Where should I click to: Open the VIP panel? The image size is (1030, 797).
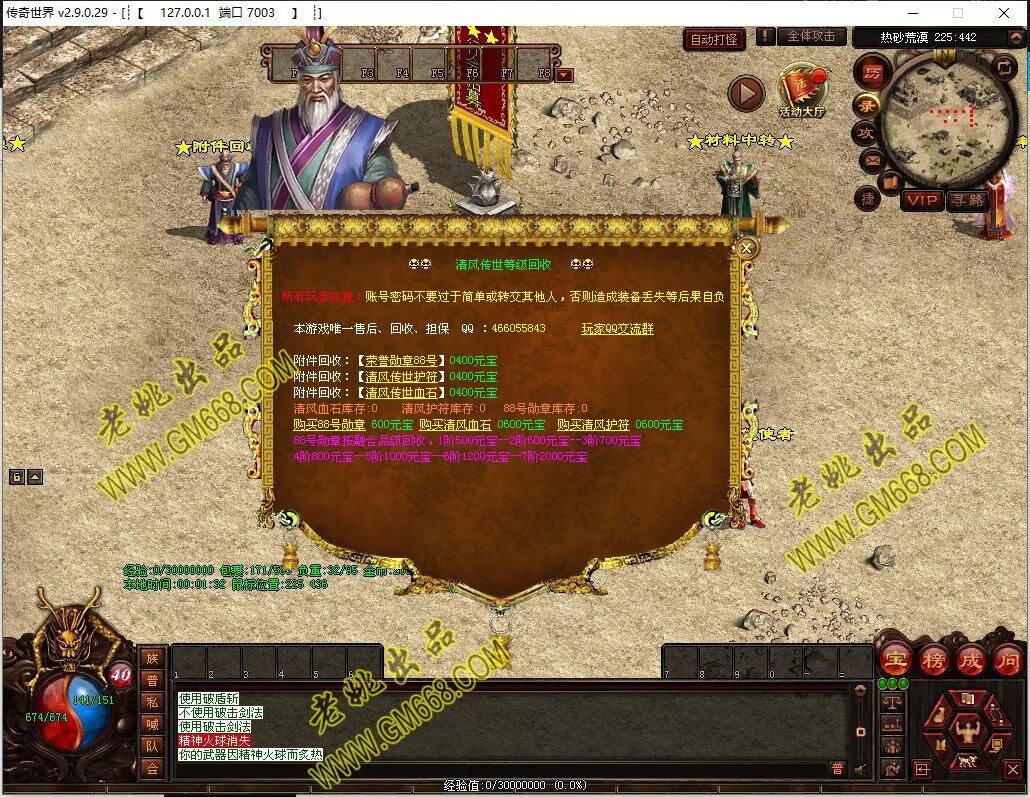921,200
